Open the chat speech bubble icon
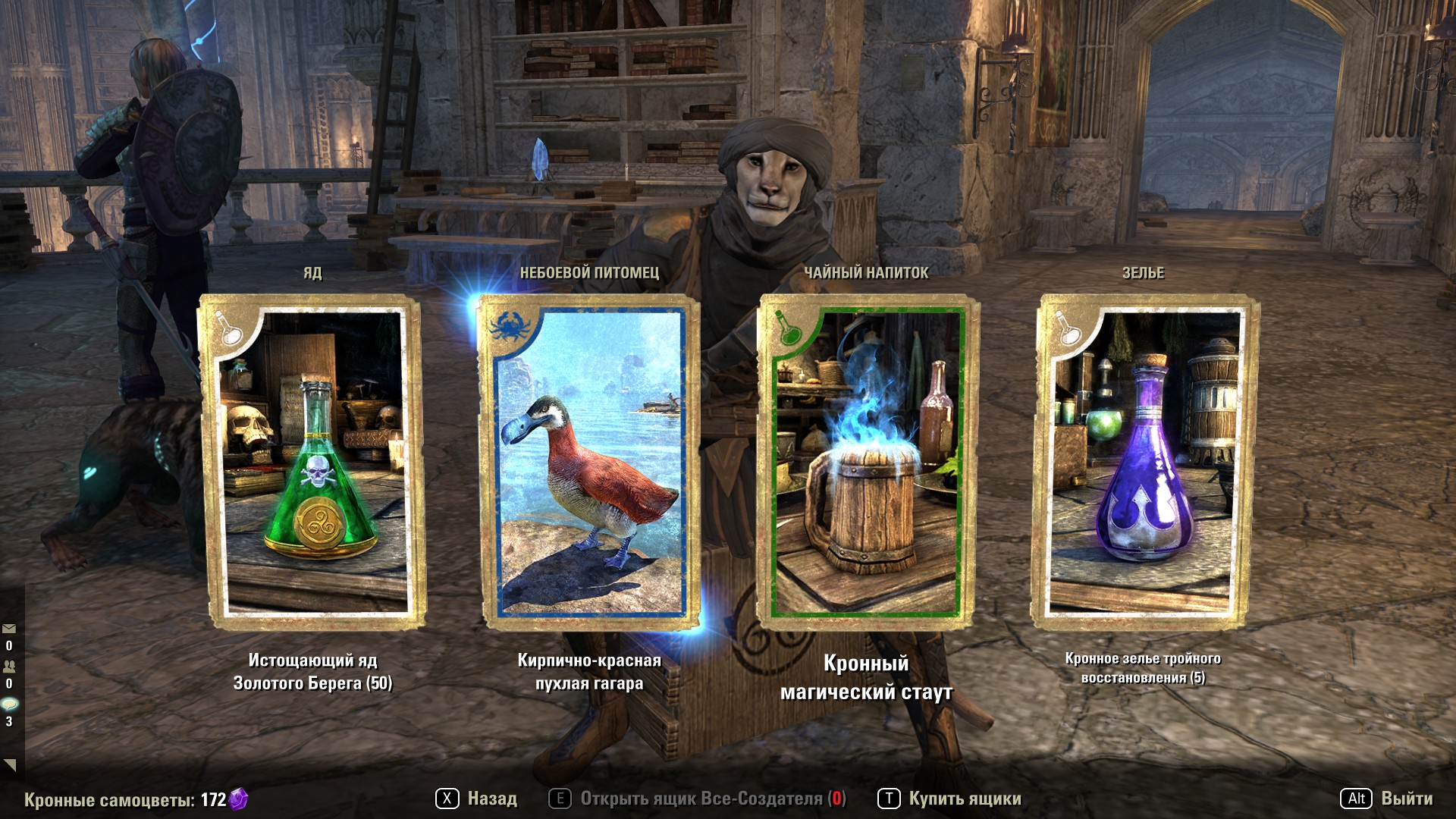 pyautogui.click(x=9, y=704)
